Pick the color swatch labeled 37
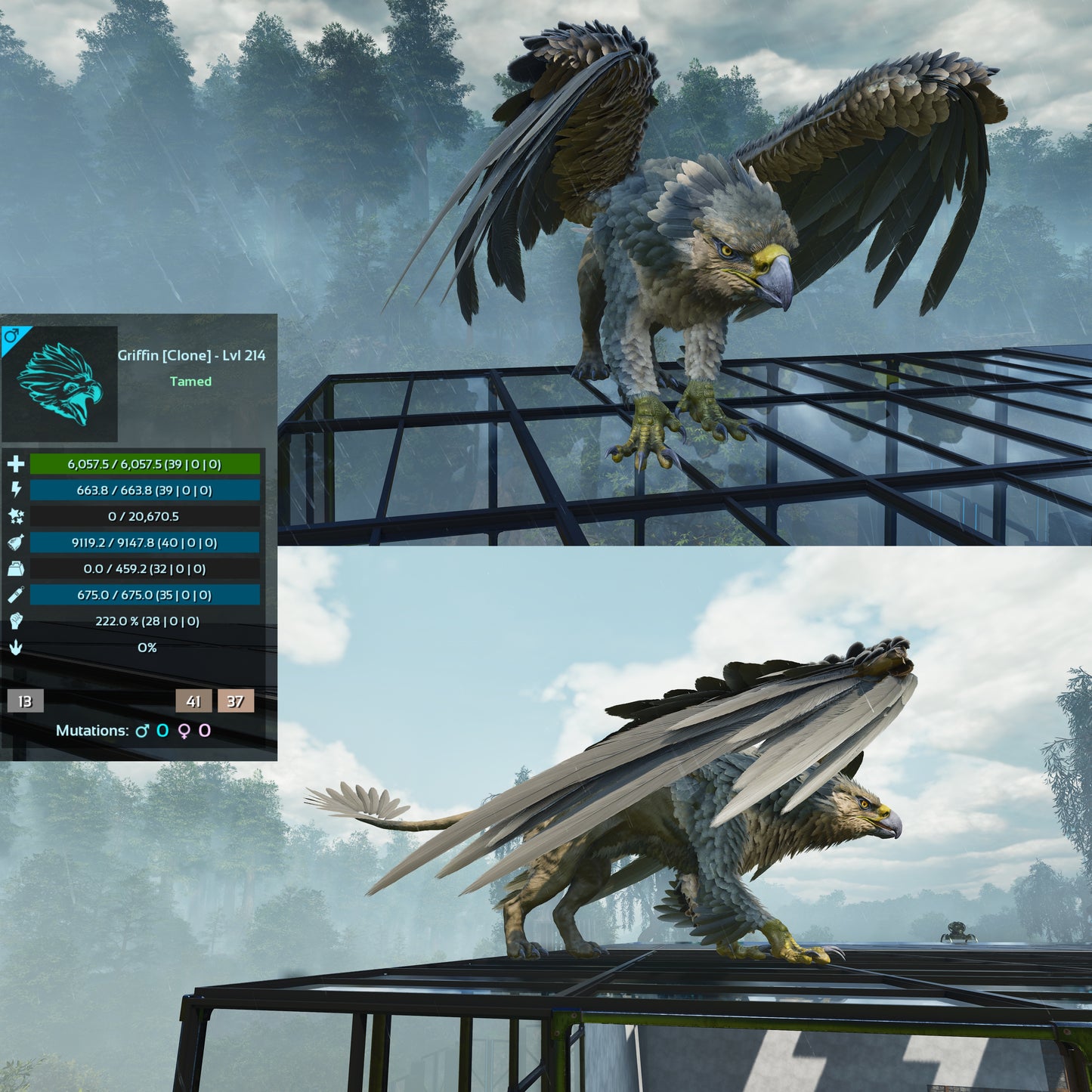 coord(236,701)
